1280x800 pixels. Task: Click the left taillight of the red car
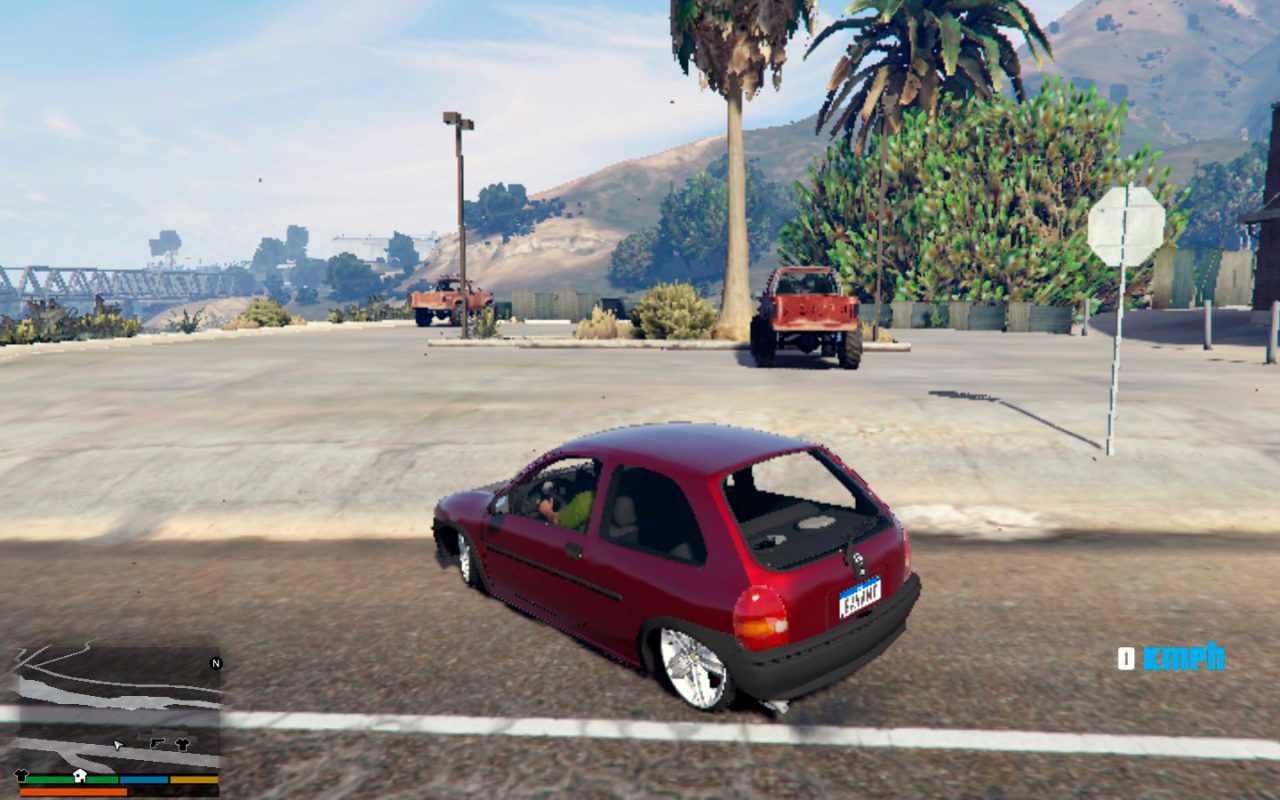(757, 615)
